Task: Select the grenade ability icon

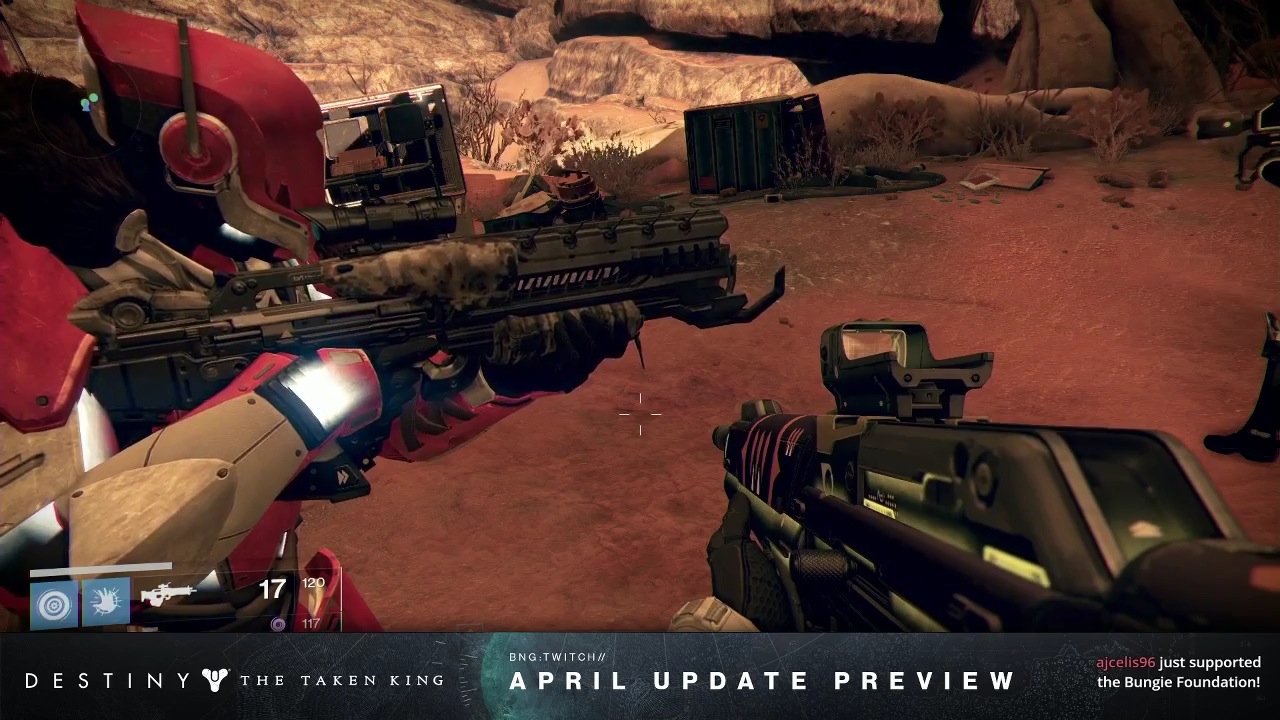Action: (x=54, y=603)
